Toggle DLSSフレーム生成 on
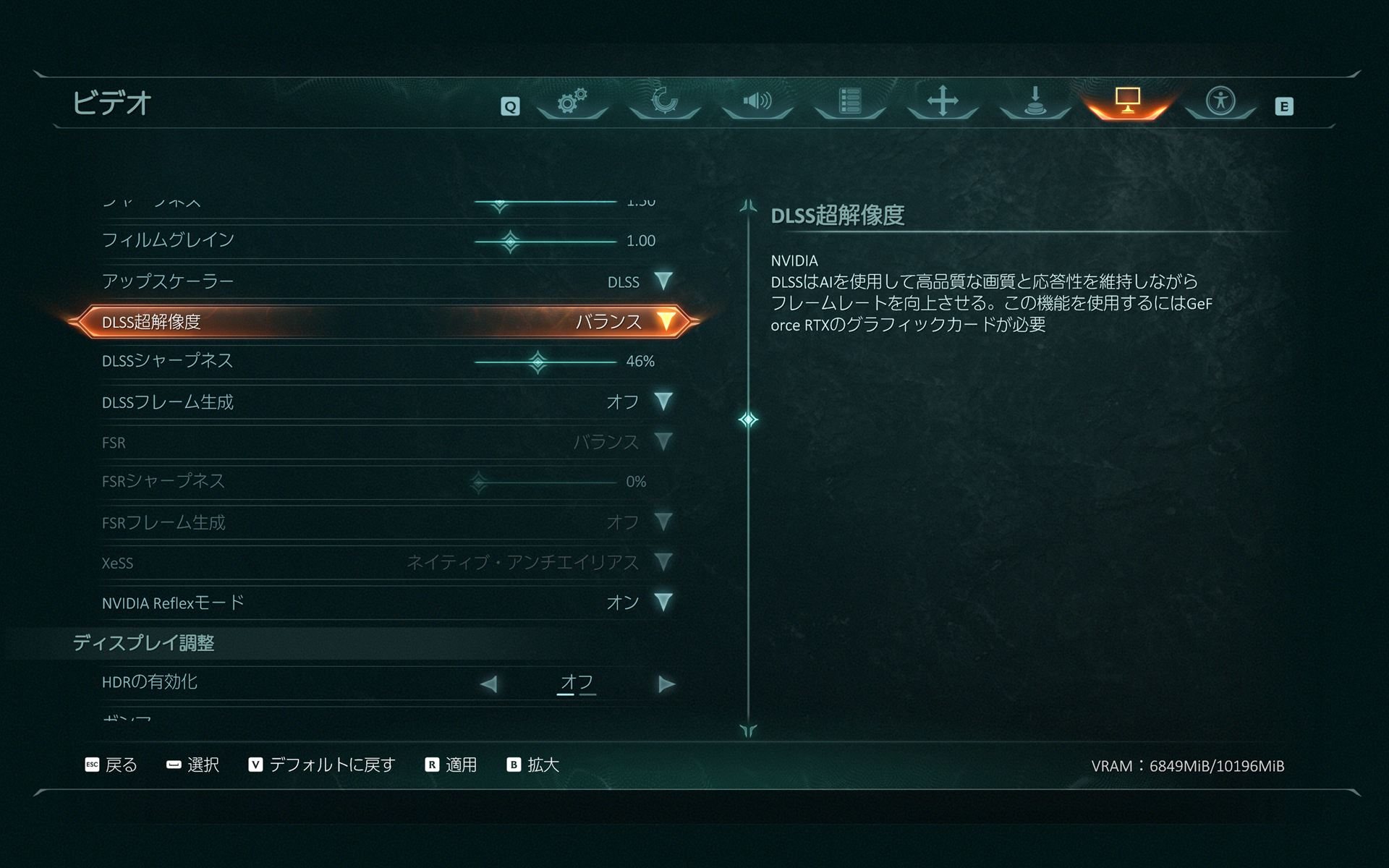Viewport: 1389px width, 868px height. tap(663, 402)
